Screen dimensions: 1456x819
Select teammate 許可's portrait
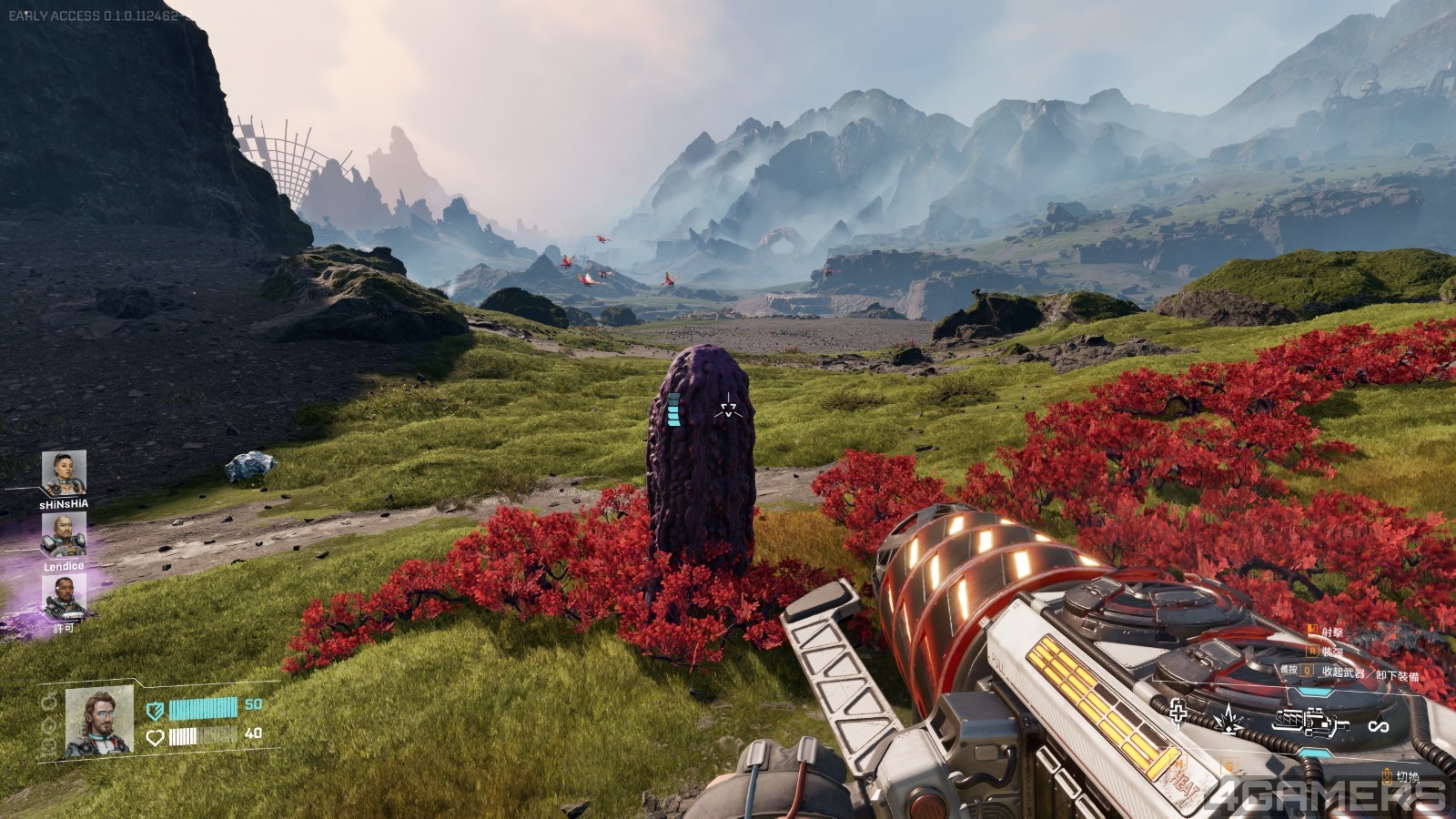[x=64, y=597]
